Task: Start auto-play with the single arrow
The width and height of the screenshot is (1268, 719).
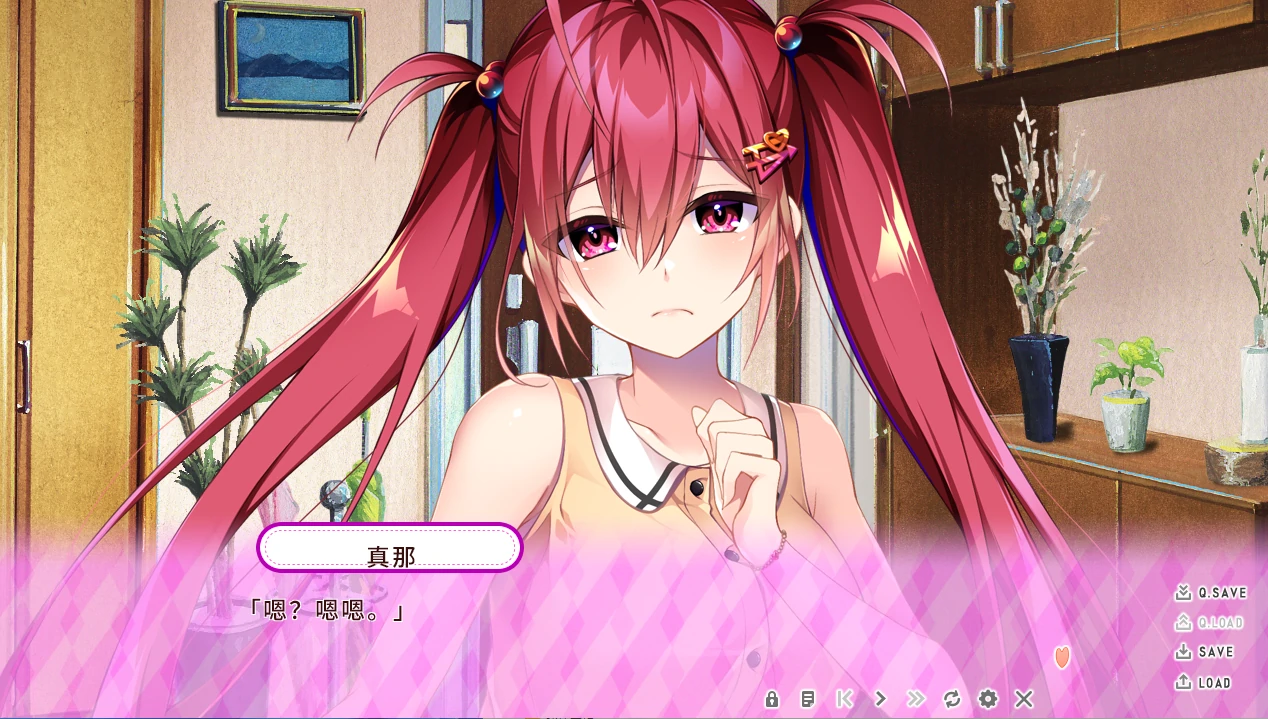Action: [880, 699]
